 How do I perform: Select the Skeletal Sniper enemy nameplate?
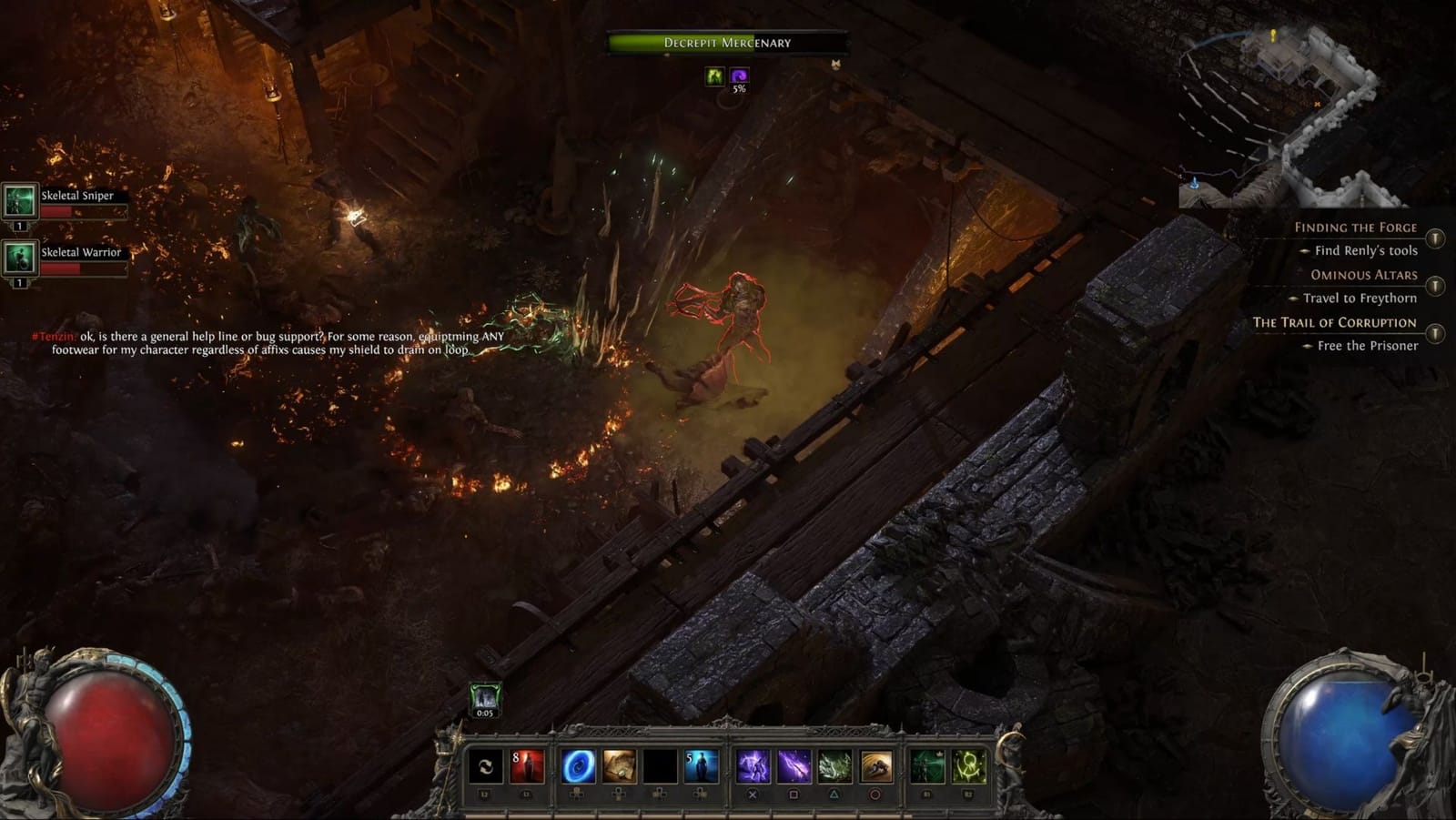tap(77, 195)
